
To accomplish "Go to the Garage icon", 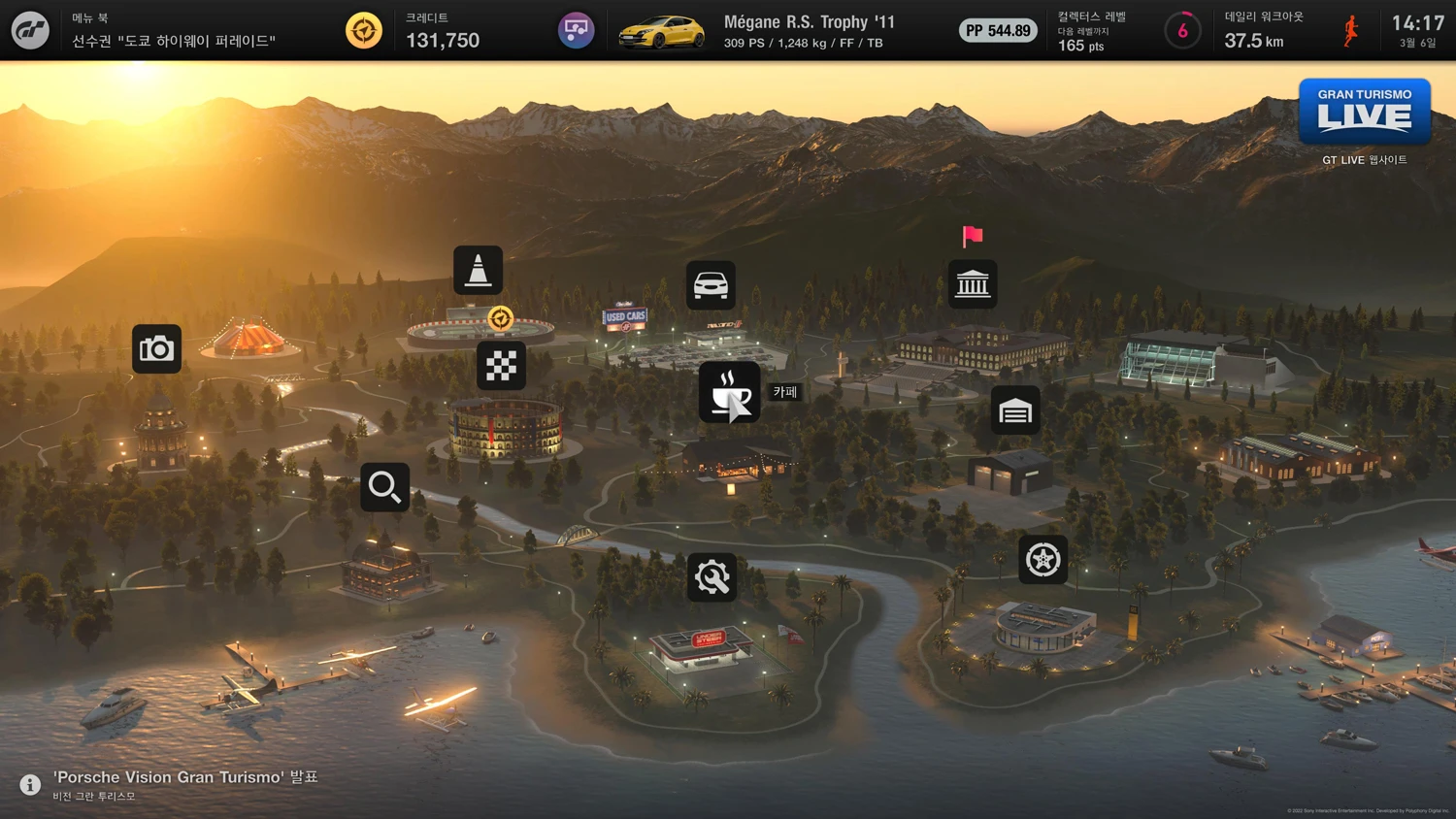I will pos(1015,410).
